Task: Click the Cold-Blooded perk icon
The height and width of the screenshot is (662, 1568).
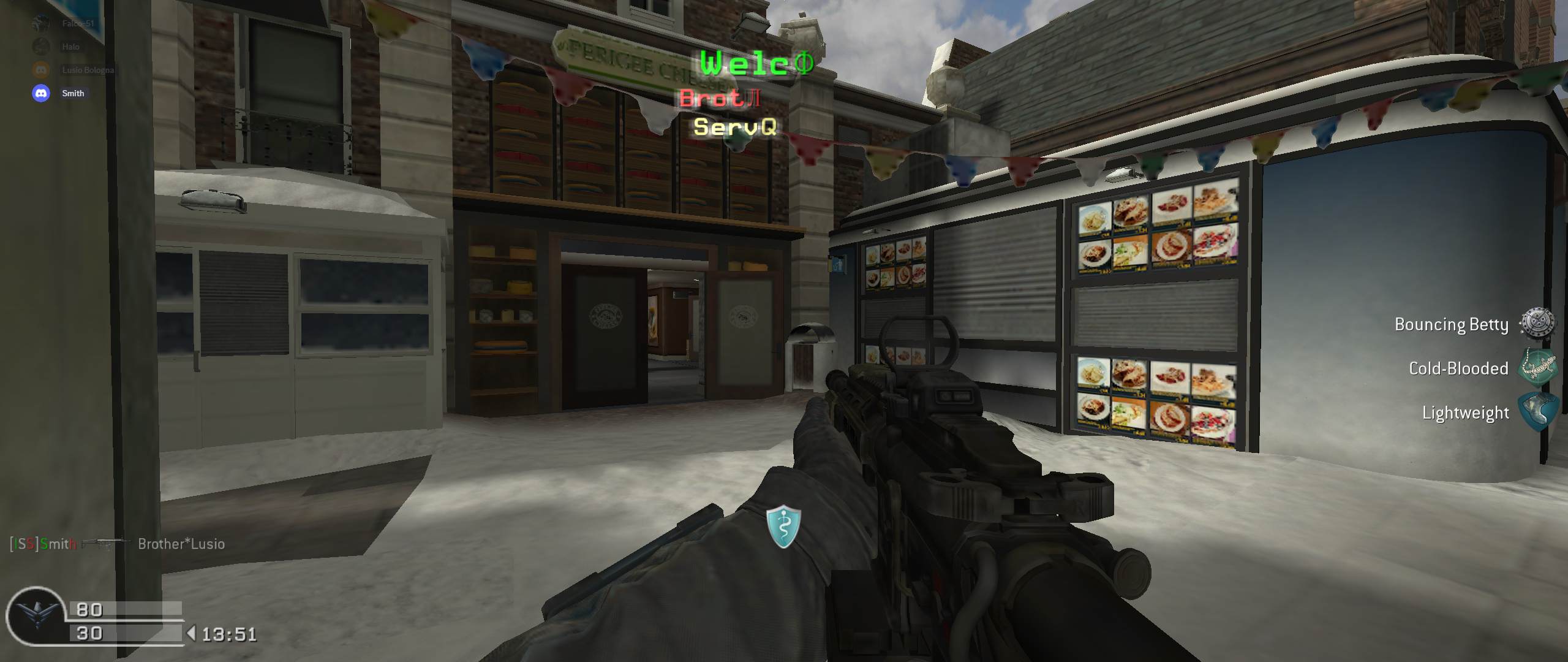Action: (1537, 368)
